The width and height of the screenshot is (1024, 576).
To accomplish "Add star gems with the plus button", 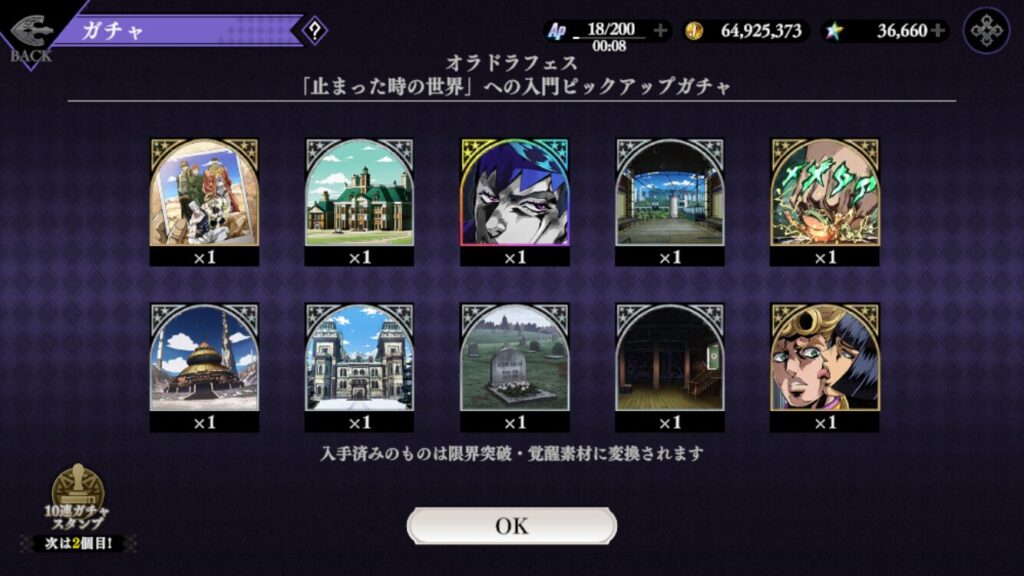I will click(937, 31).
